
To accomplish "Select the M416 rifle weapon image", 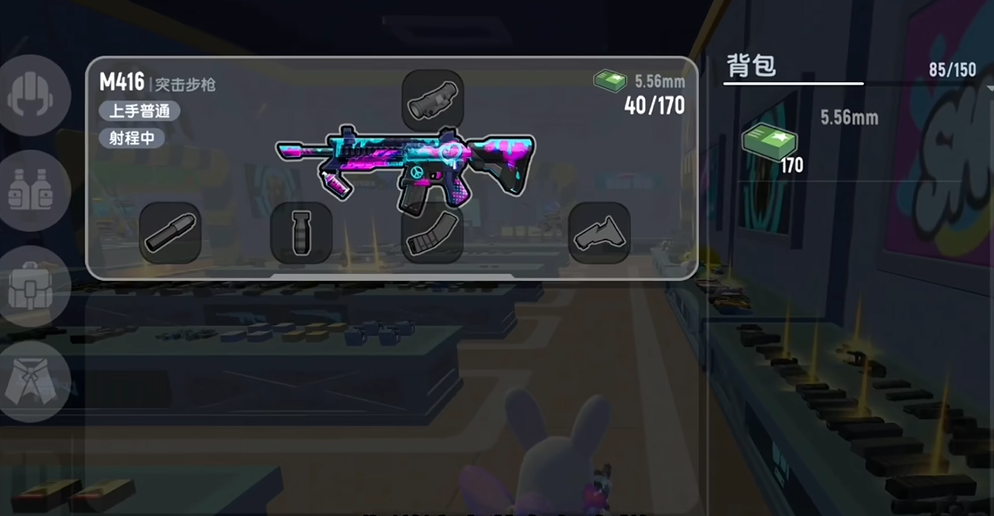I will pos(405,165).
